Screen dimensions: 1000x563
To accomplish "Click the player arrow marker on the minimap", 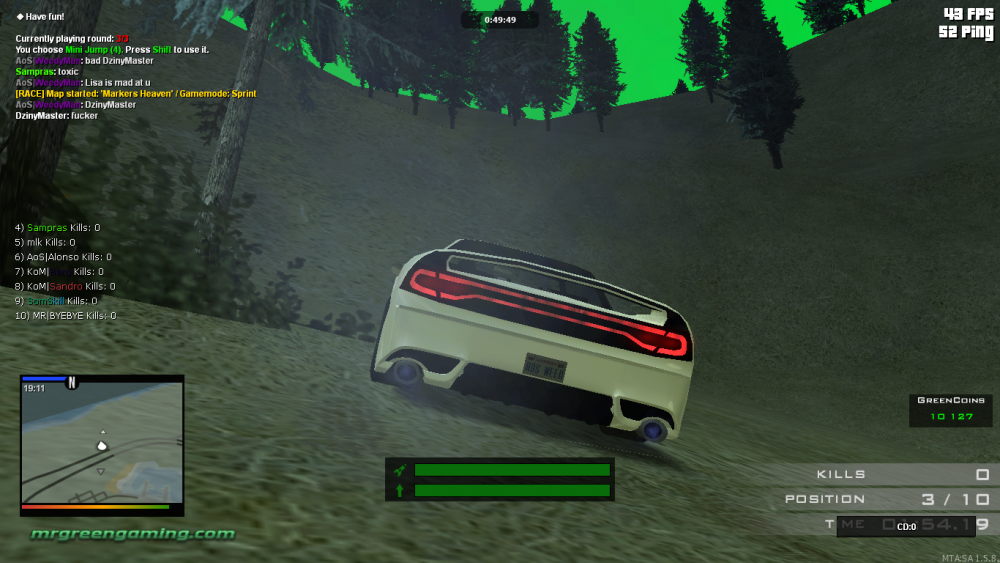I will click(x=101, y=445).
